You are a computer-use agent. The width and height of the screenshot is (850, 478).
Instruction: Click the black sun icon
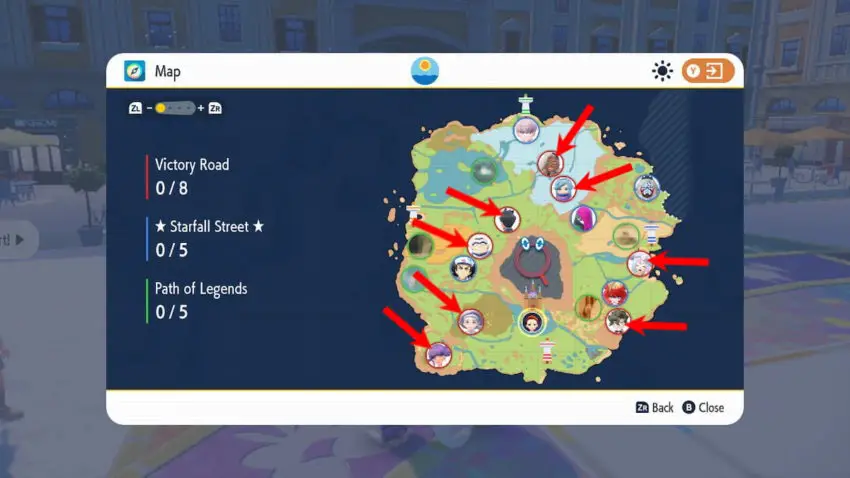pos(662,72)
